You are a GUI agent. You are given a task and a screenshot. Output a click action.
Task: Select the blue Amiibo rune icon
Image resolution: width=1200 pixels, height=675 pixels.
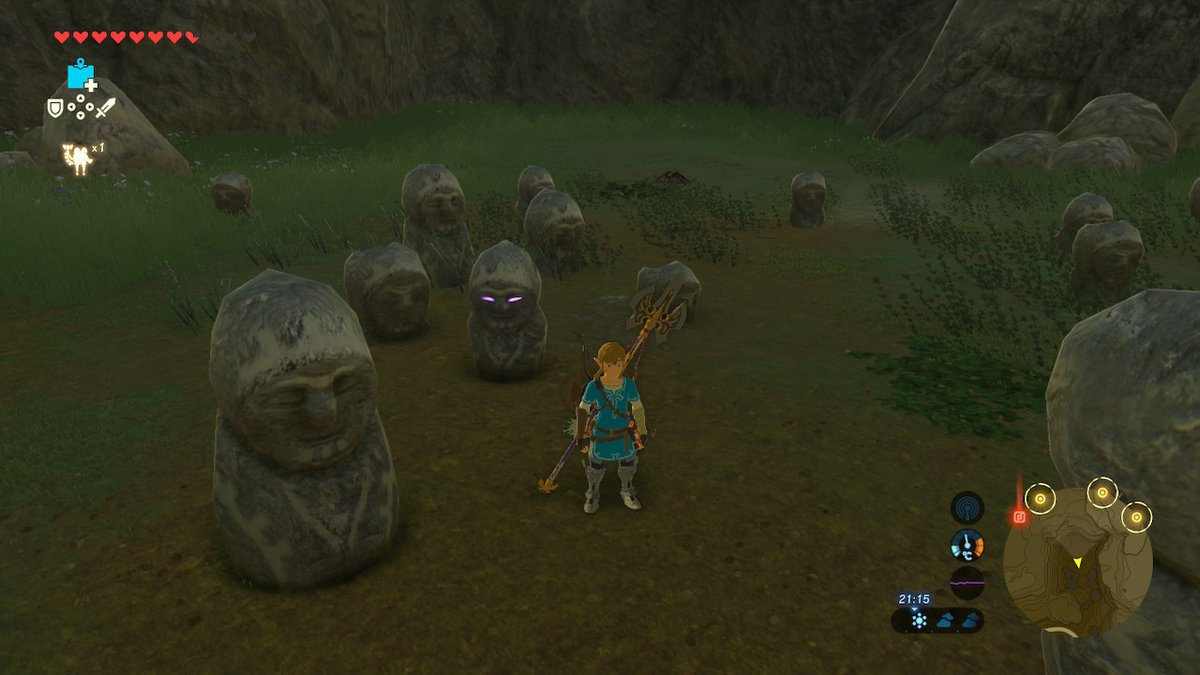click(79, 76)
